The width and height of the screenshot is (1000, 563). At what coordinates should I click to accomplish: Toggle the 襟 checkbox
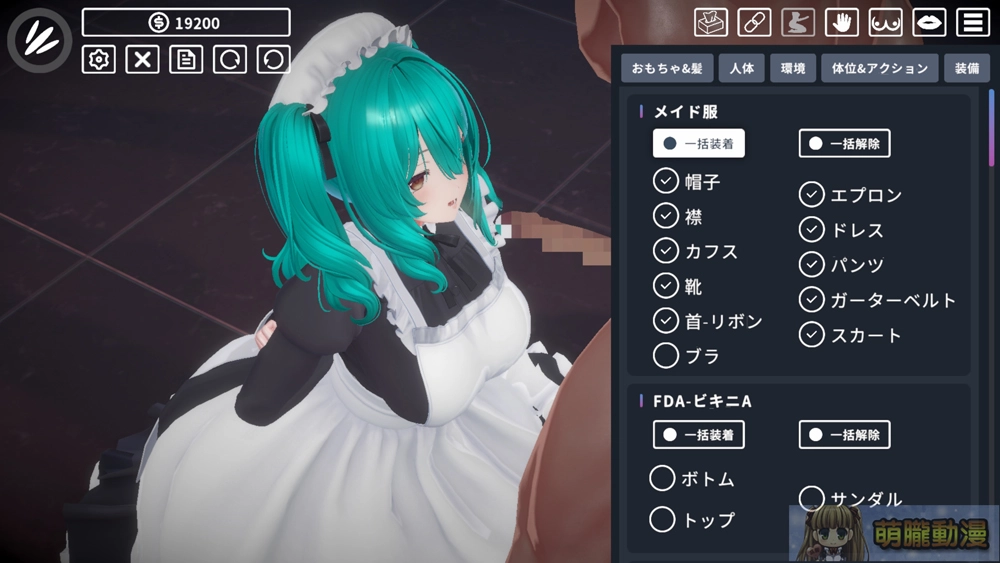coord(666,215)
